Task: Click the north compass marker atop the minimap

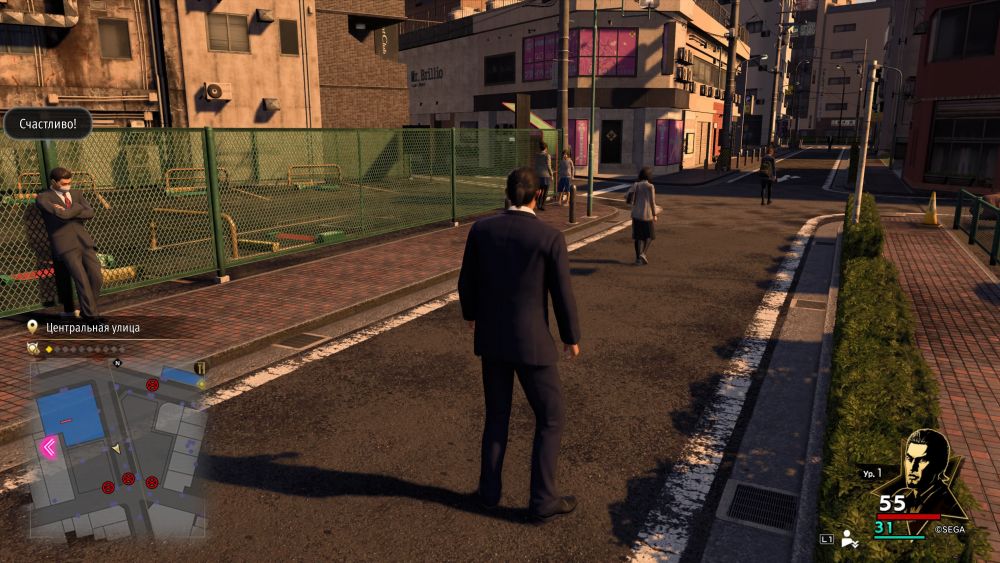Action: click(116, 363)
